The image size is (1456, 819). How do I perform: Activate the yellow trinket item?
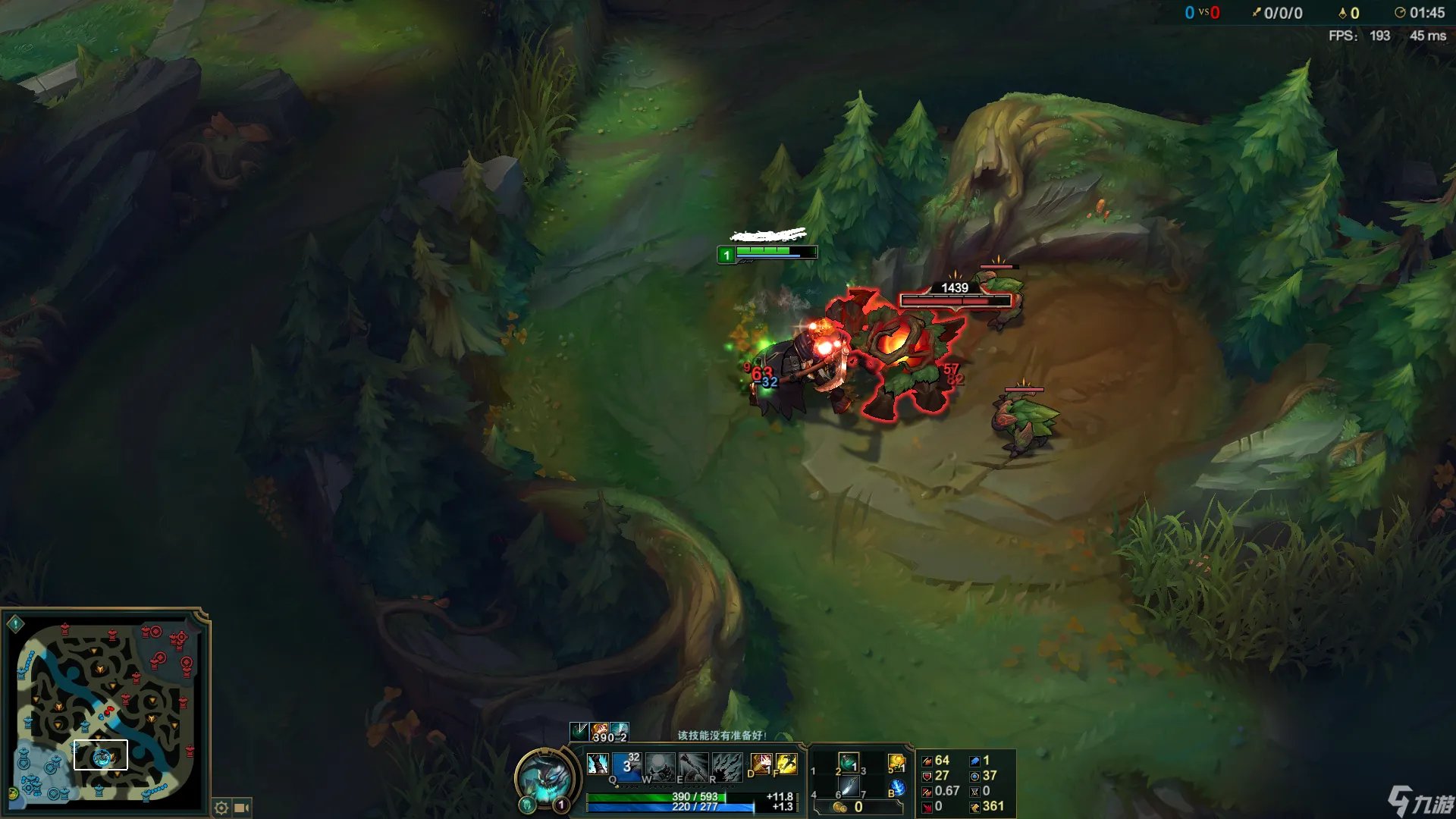pyautogui.click(x=896, y=763)
